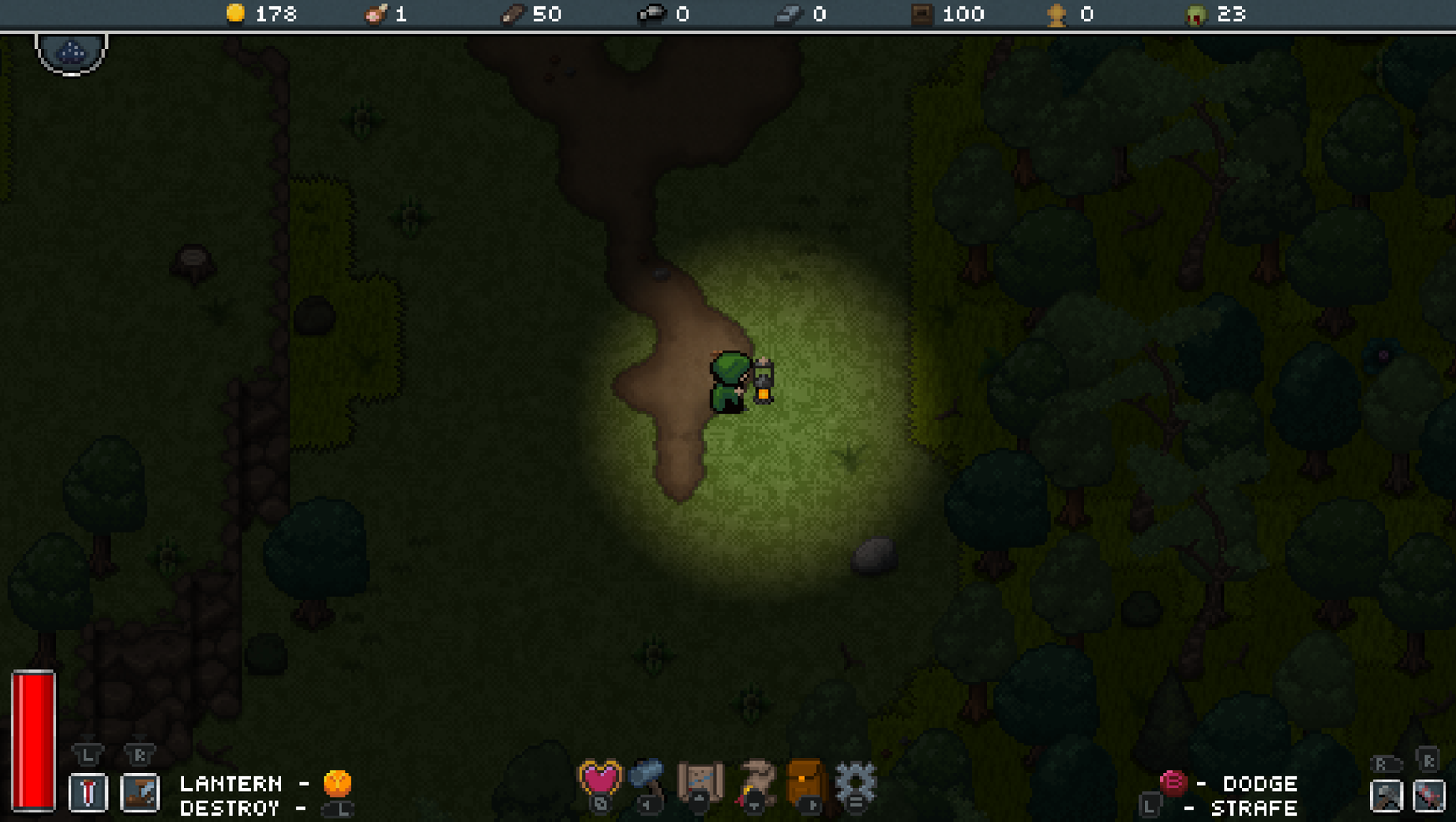Select the equipped sword item slot
Screen dimensions: 1456x822
pyautogui.click(x=86, y=792)
